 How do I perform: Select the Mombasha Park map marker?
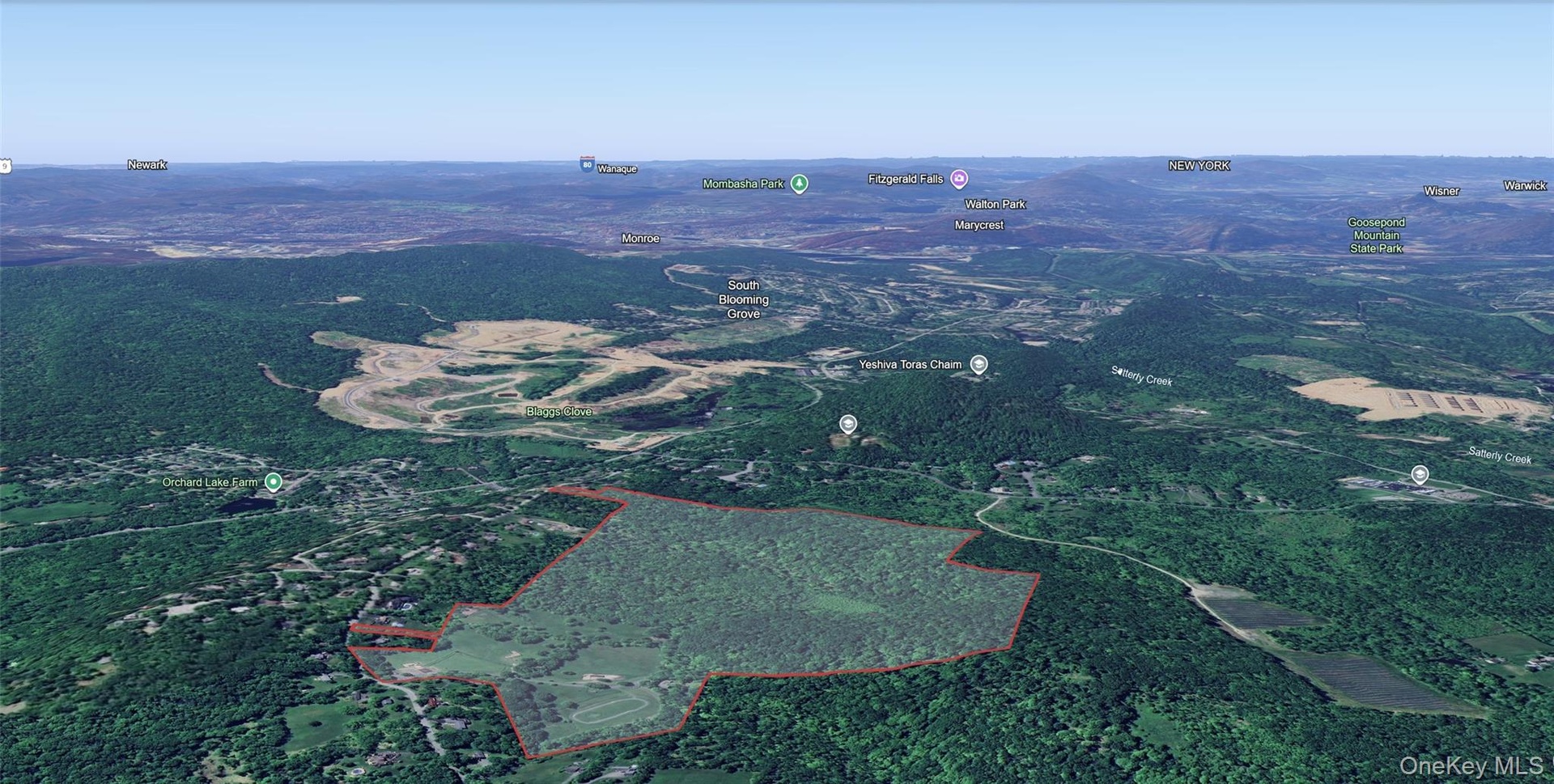click(x=799, y=184)
